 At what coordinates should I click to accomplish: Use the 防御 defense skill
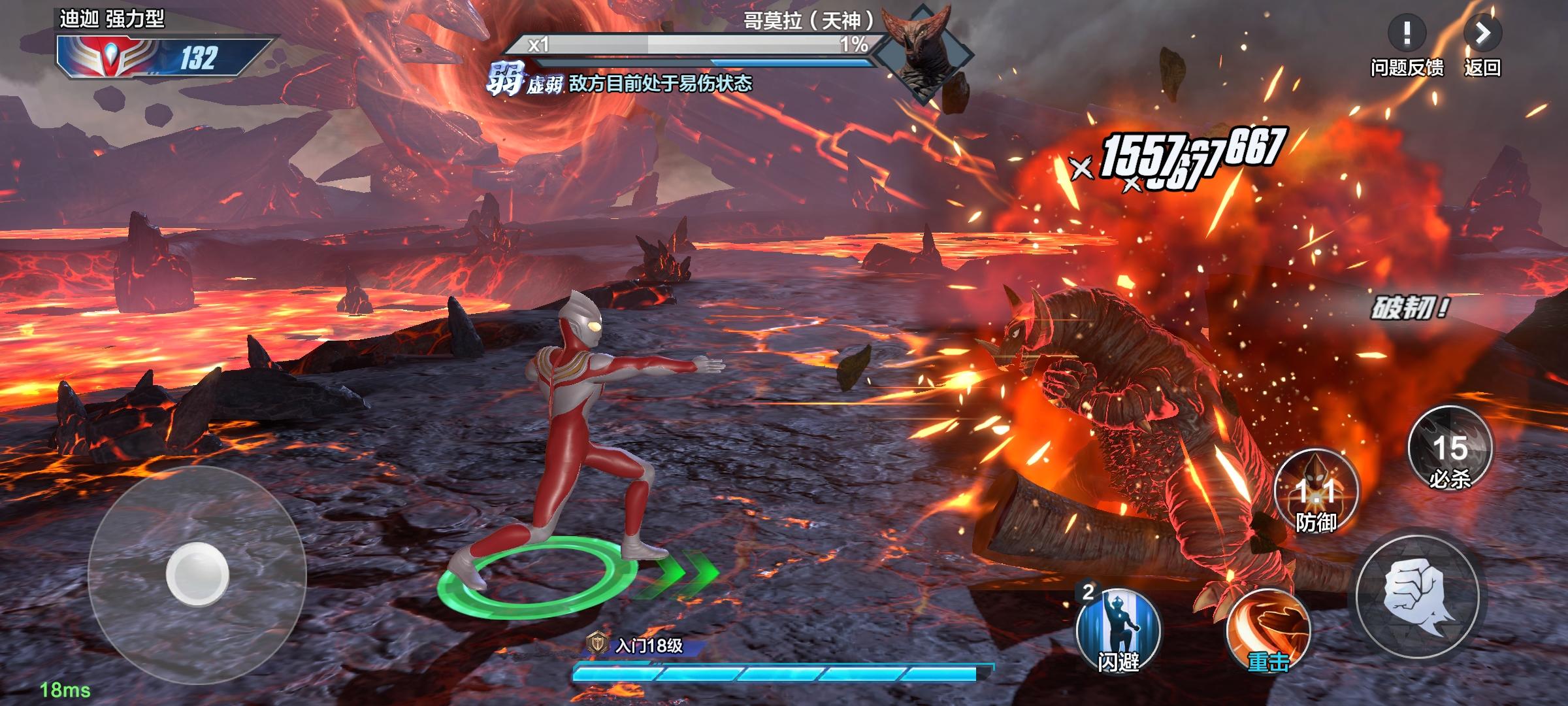[x=1316, y=492]
